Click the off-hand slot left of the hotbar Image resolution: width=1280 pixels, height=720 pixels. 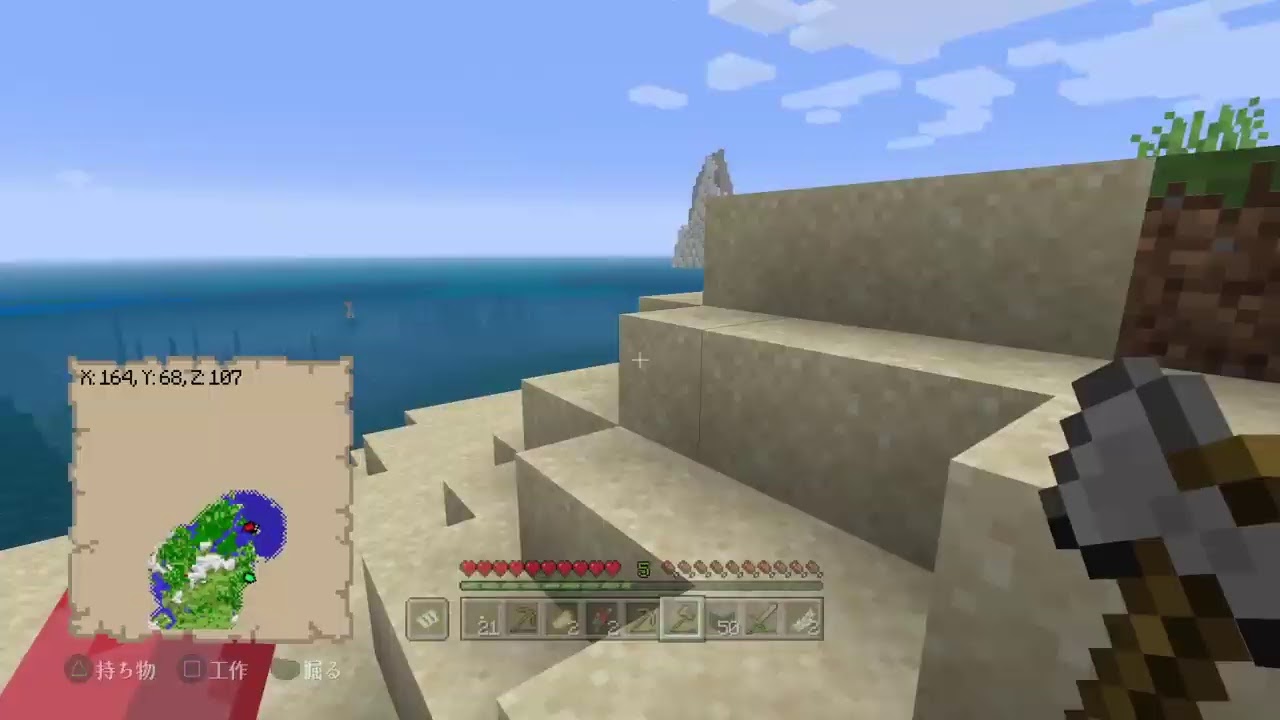click(x=428, y=618)
